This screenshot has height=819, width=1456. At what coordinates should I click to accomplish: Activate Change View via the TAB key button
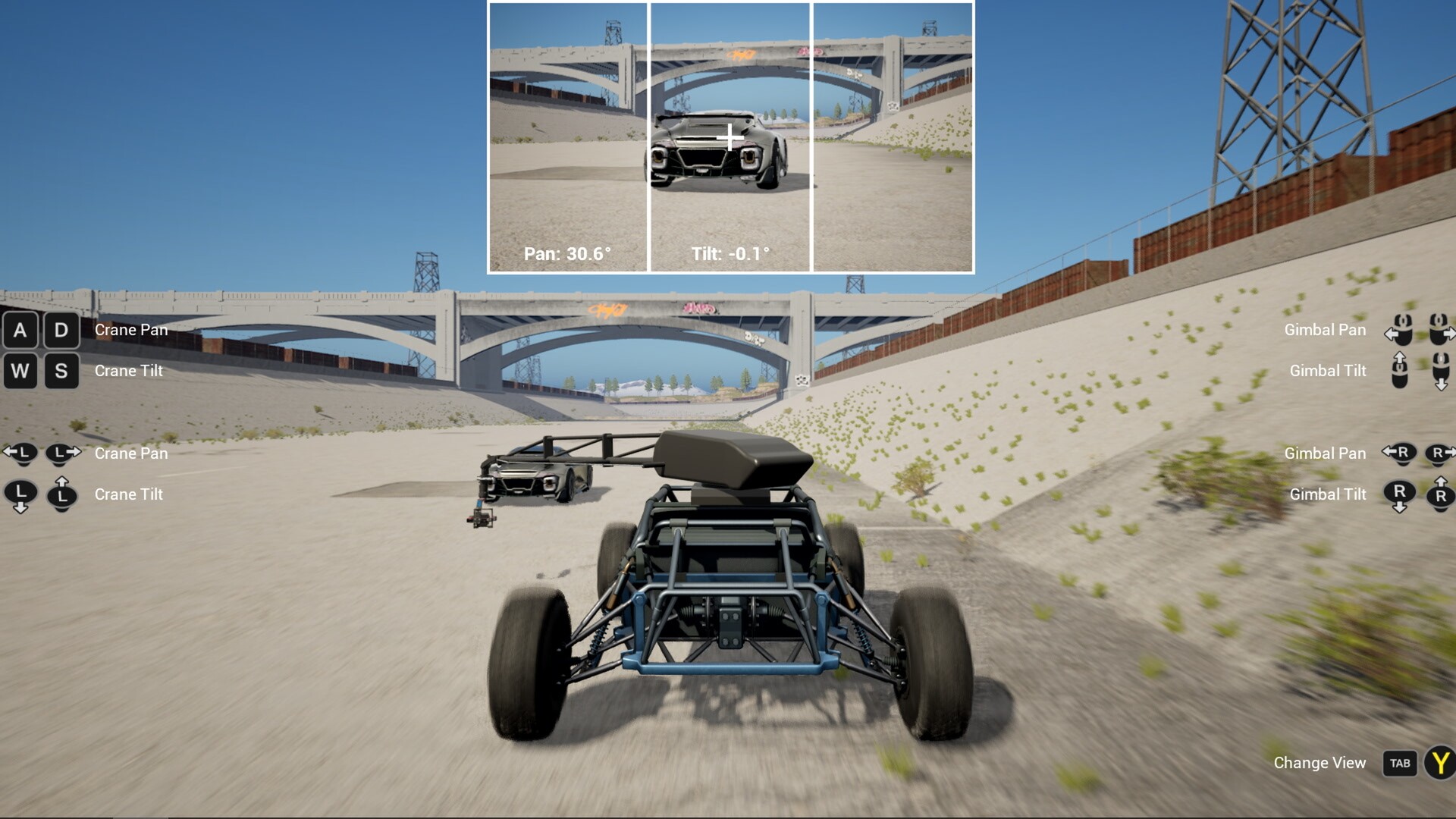point(1400,763)
